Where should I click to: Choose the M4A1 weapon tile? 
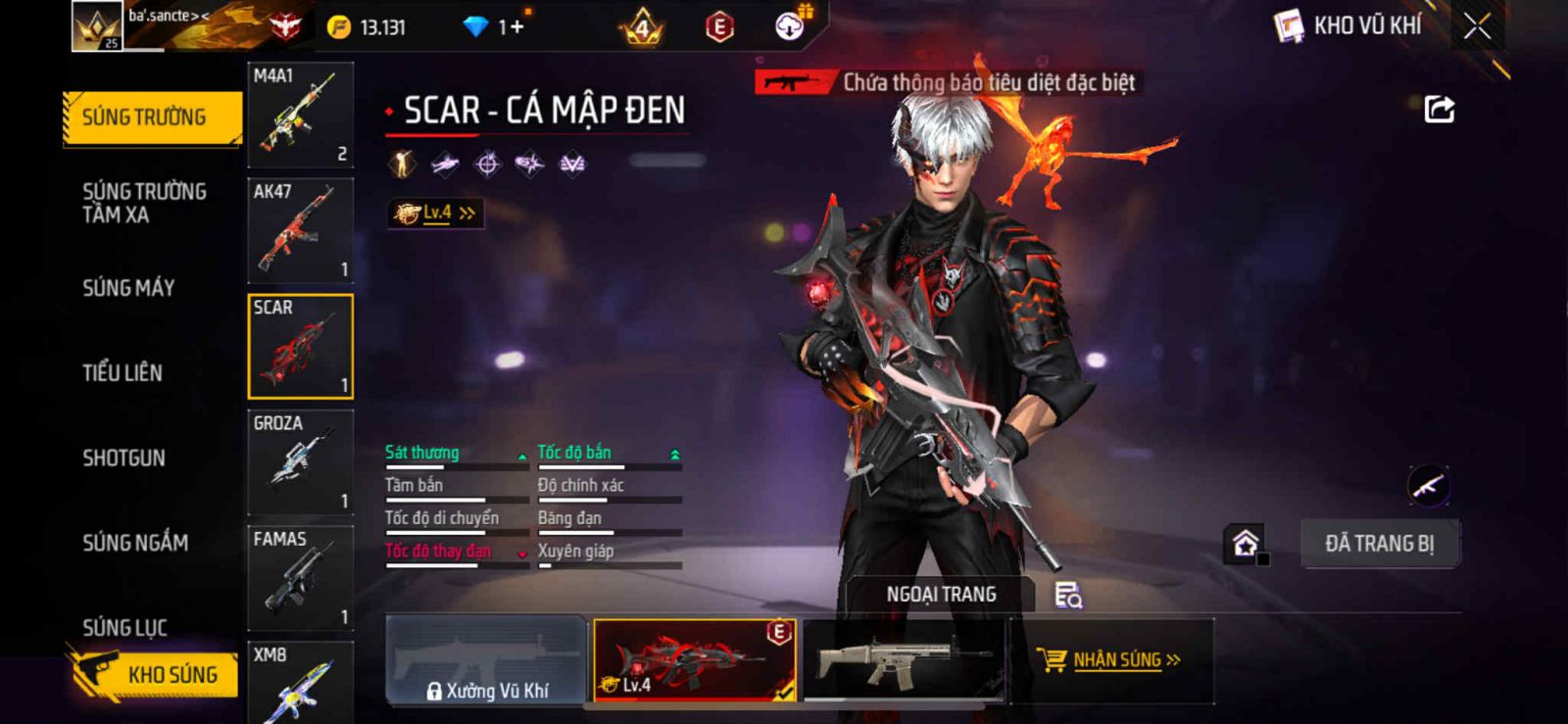click(300, 115)
